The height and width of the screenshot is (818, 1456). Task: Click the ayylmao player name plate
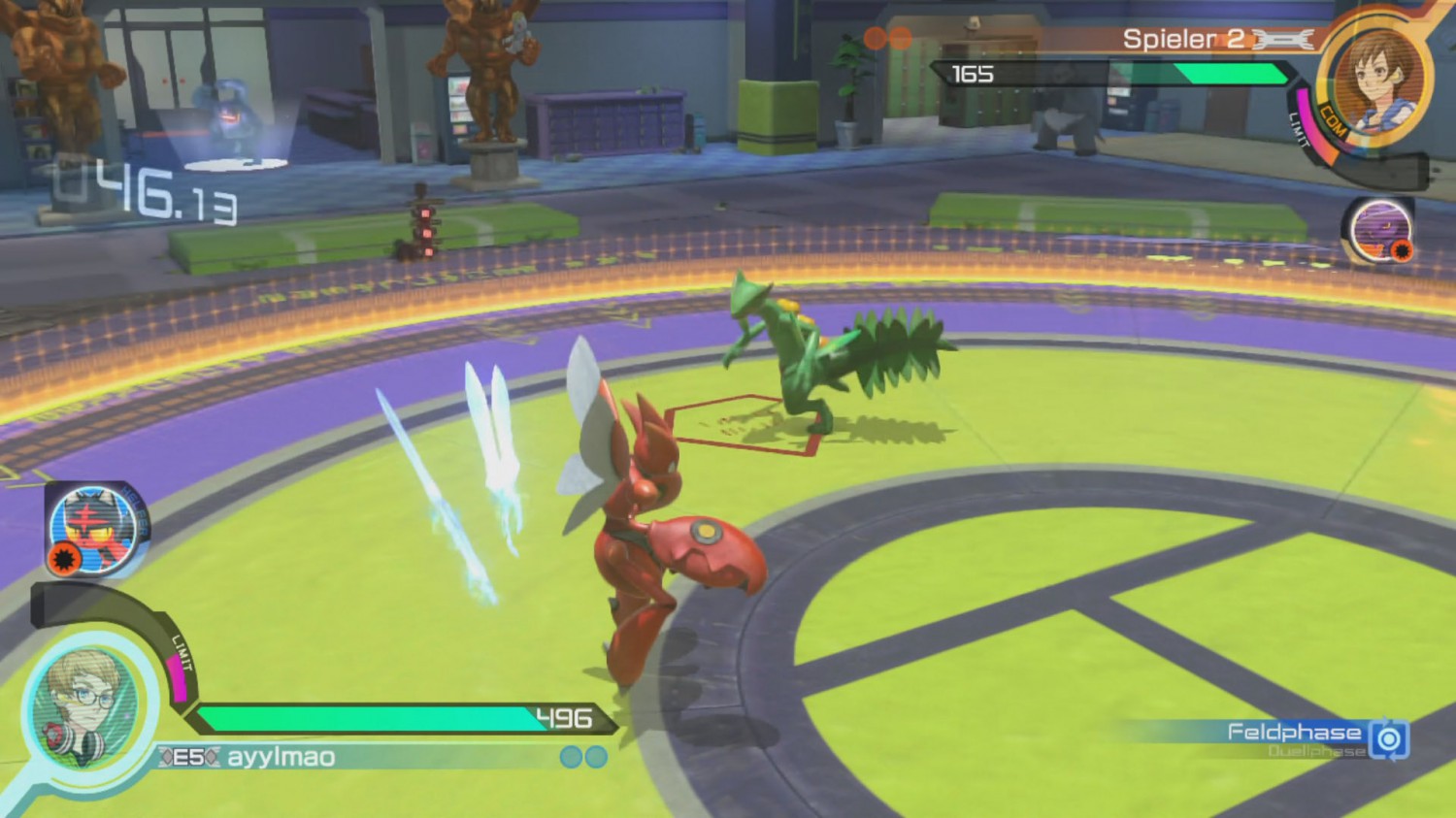(x=281, y=757)
